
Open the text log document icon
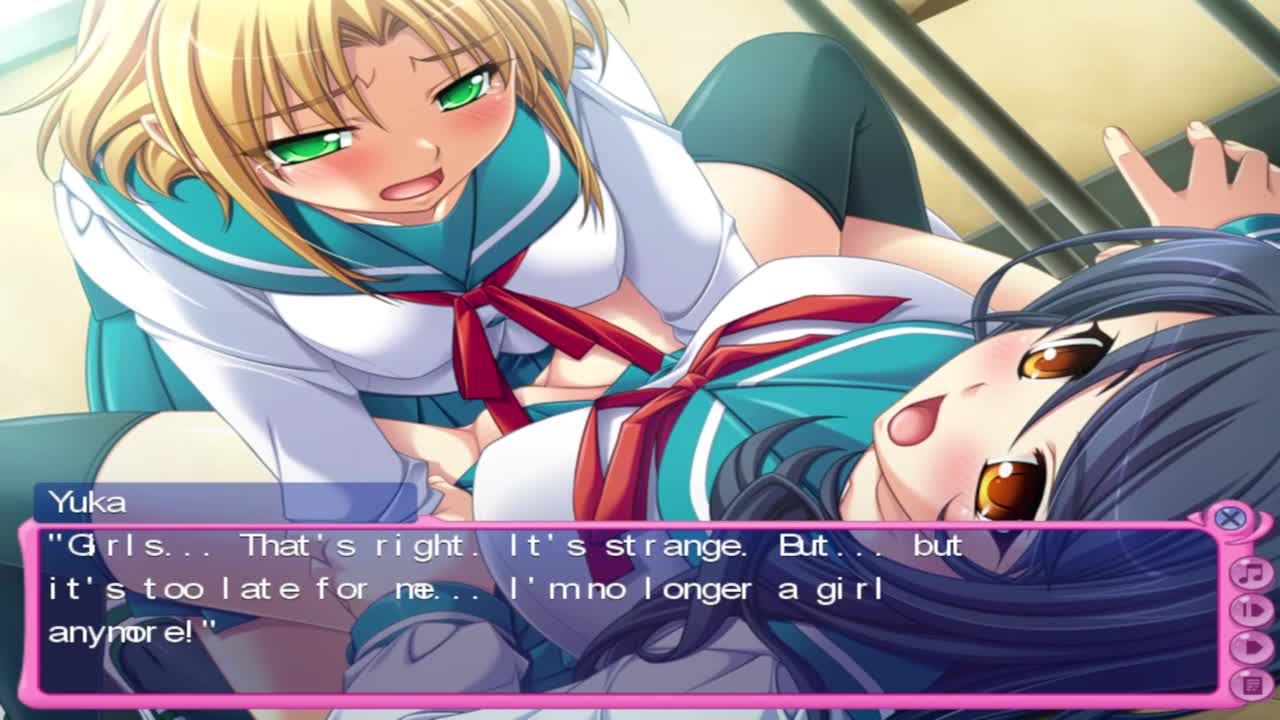(1250, 684)
